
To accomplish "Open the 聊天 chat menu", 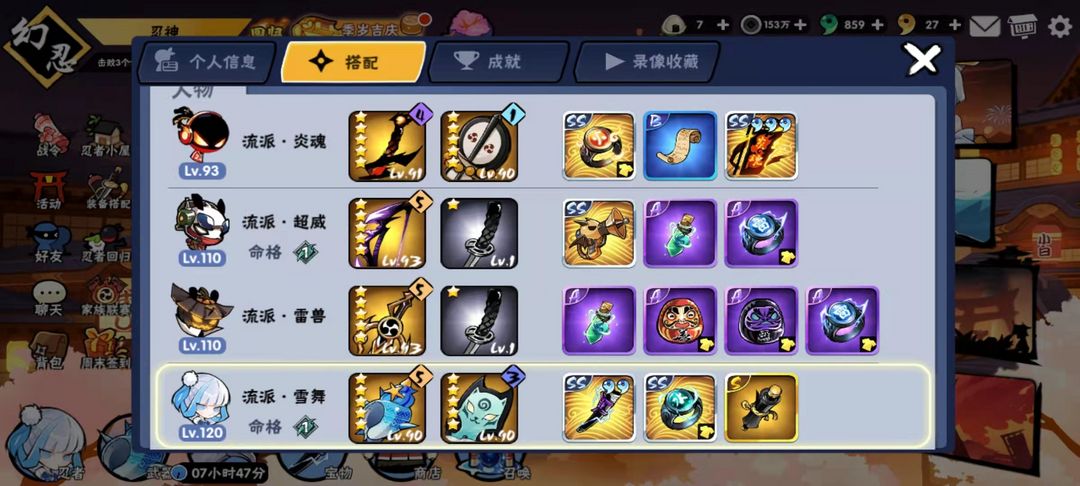I will tap(48, 297).
